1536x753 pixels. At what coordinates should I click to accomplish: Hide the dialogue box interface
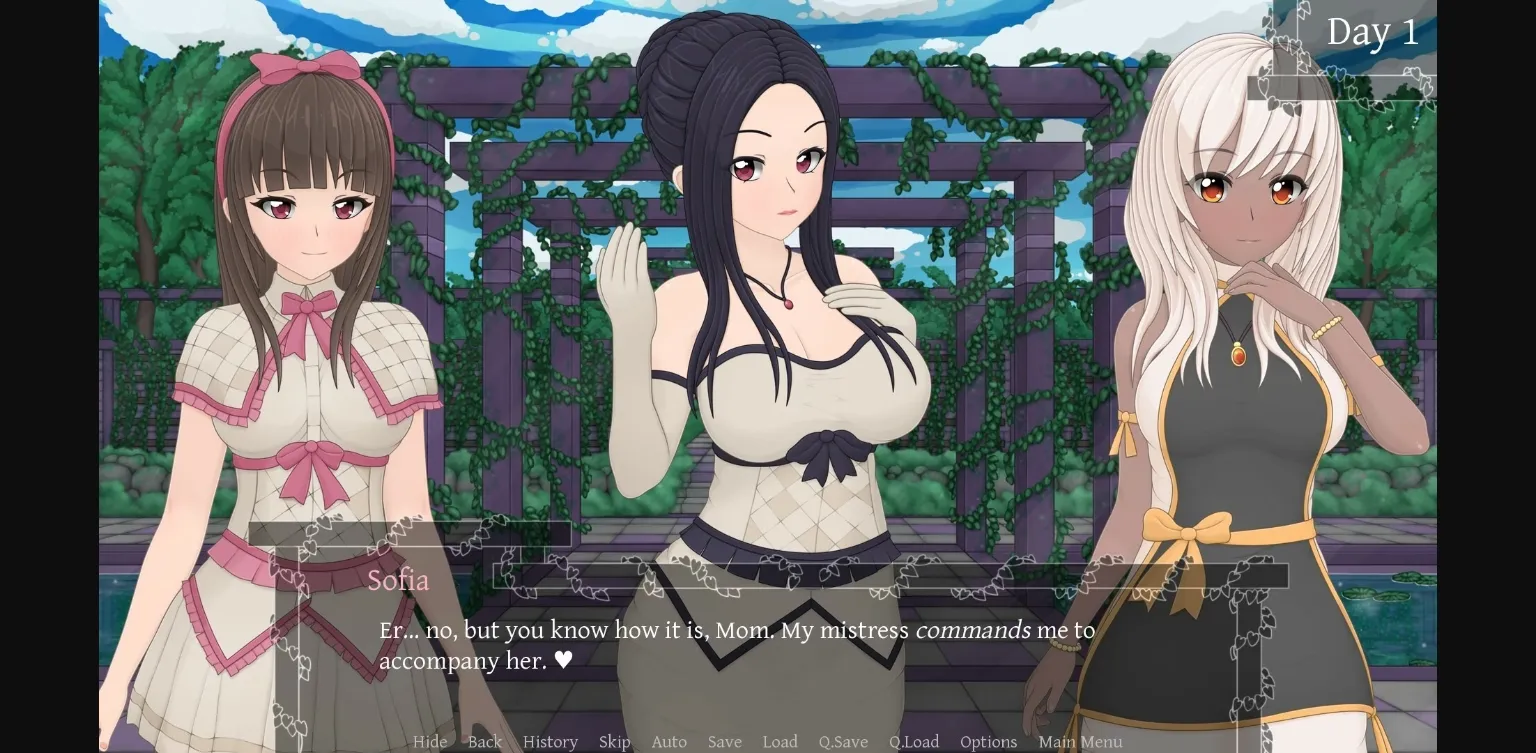coord(430,742)
